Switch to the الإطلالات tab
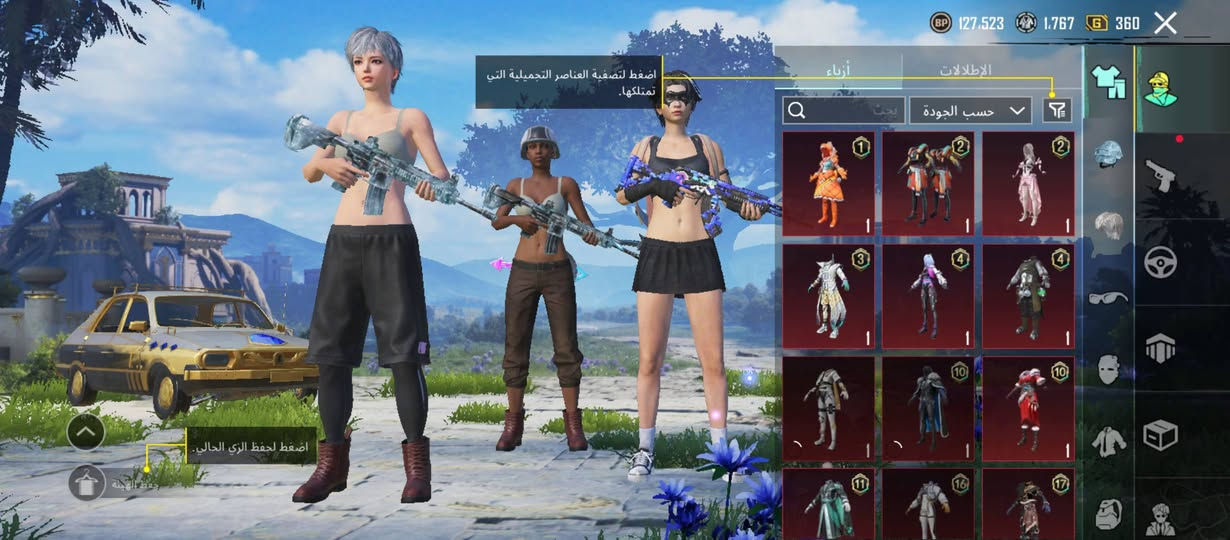 [x=964, y=71]
